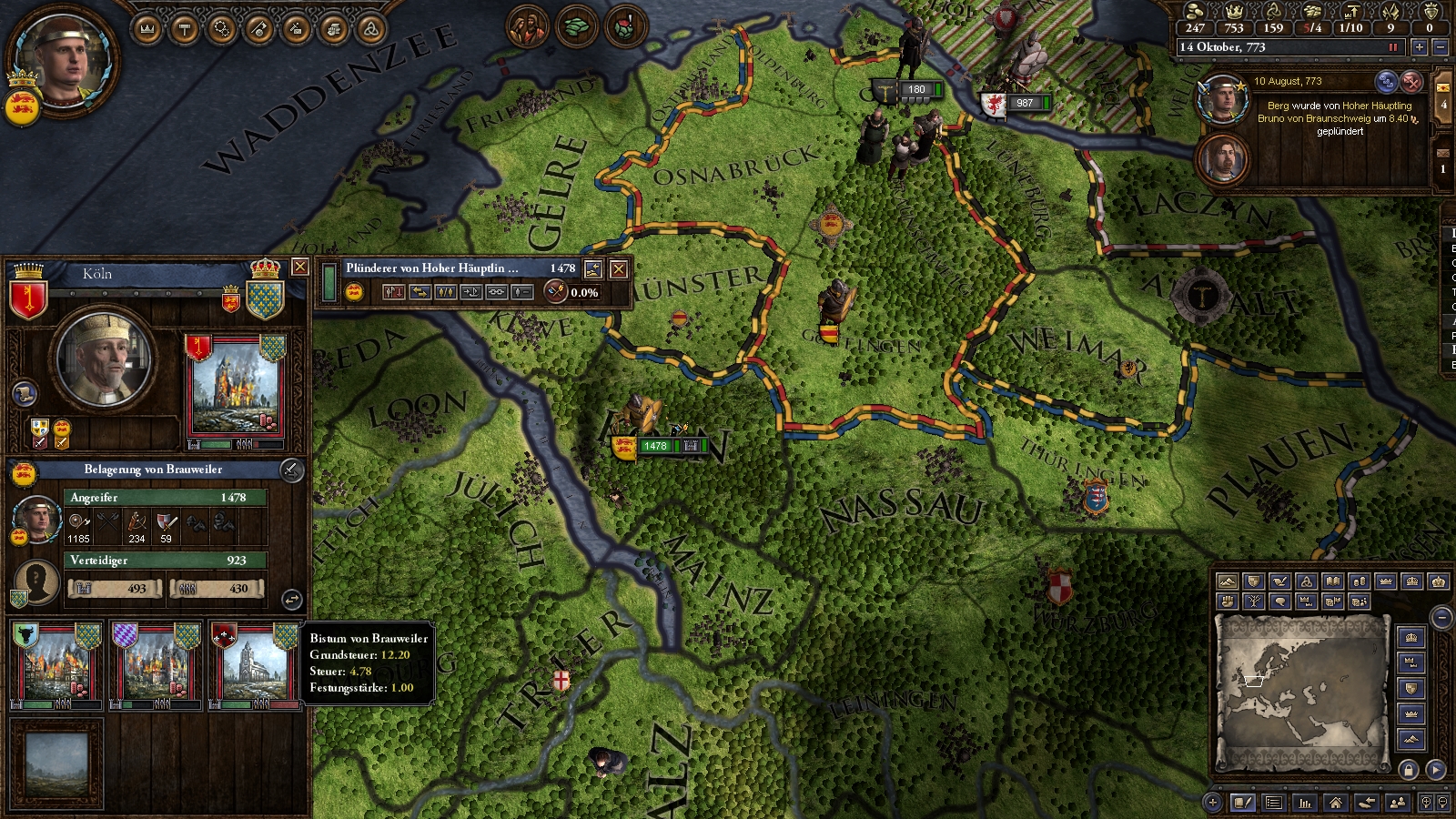Decrease the game speed with the minus button

(x=1440, y=47)
